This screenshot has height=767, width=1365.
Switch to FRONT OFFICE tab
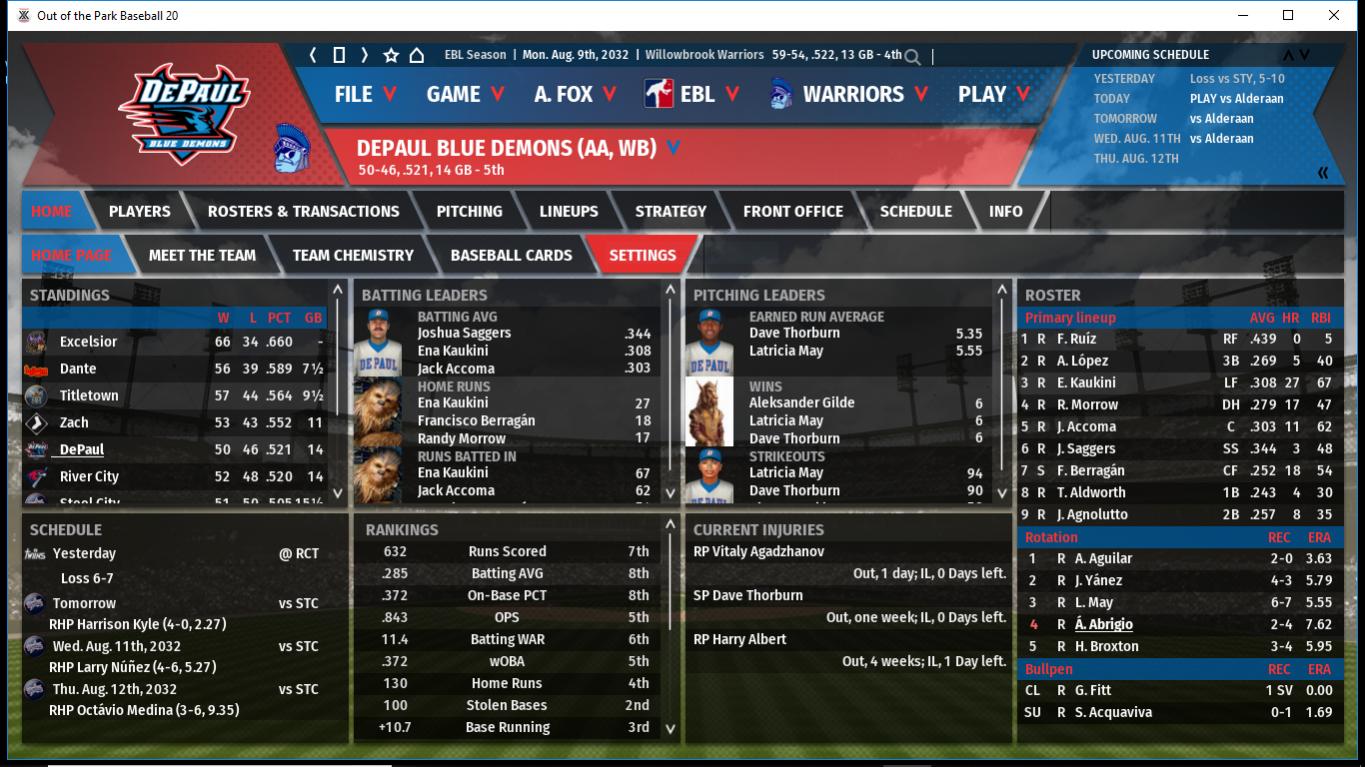pyautogui.click(x=792, y=211)
